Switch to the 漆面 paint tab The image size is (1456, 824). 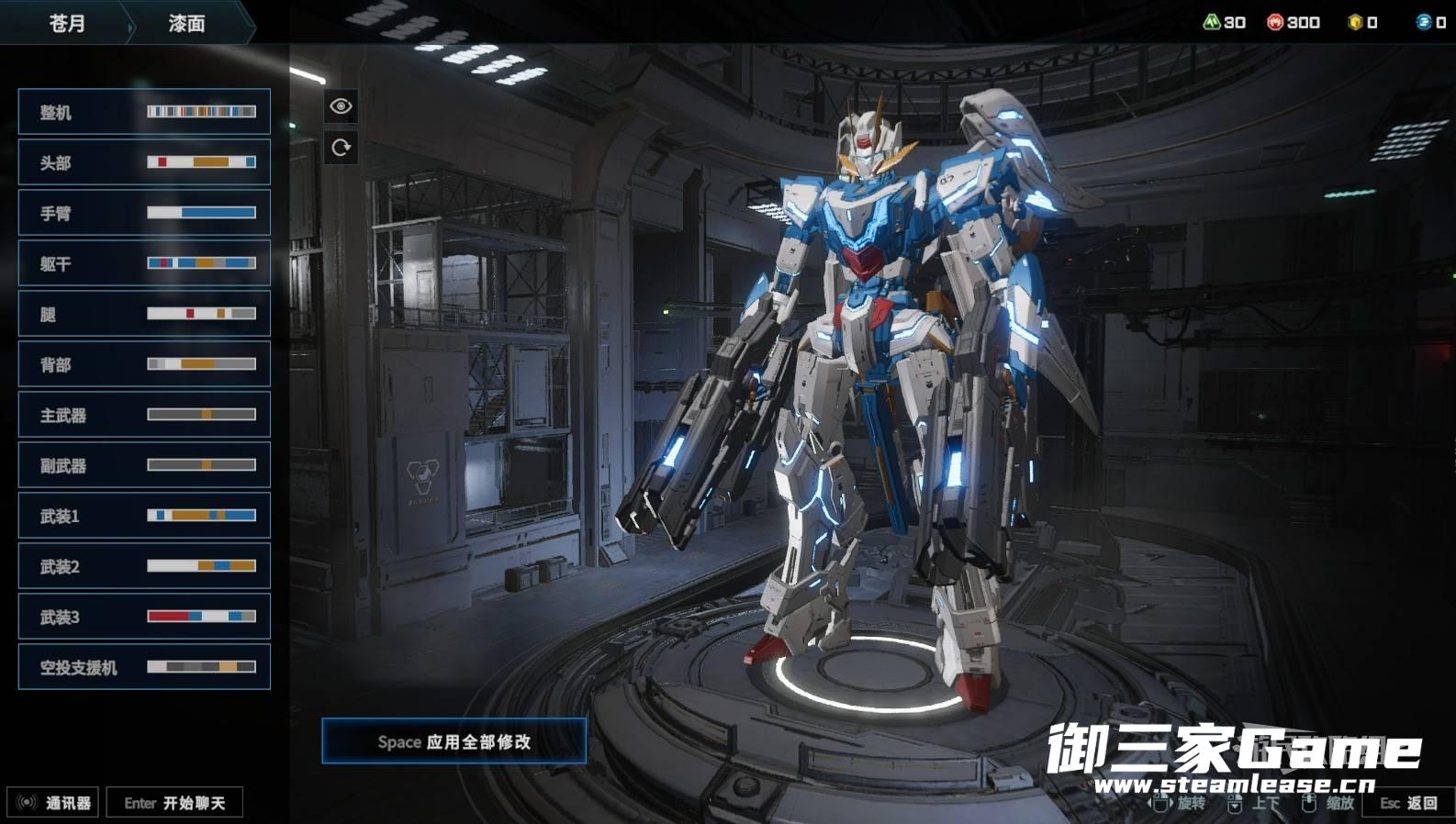[x=186, y=23]
